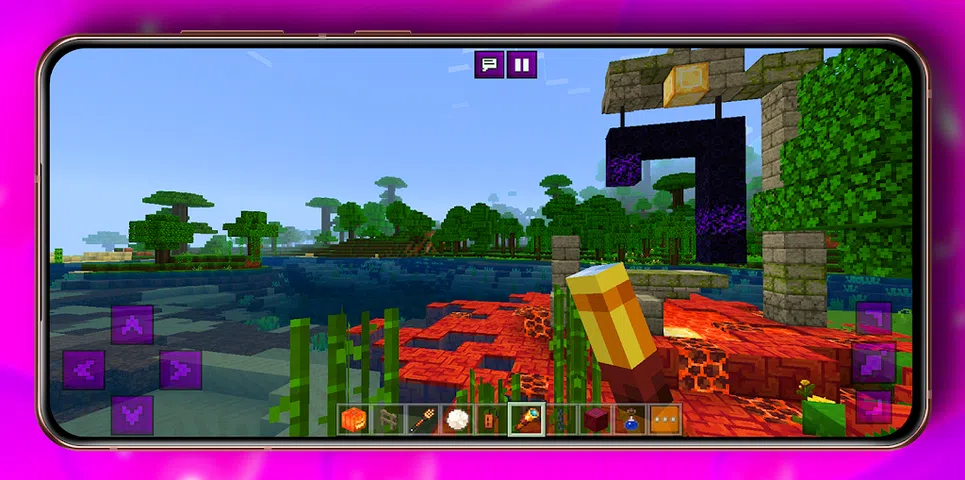
Task: Open the chat speech-bubble button
Action: pyautogui.click(x=489, y=65)
